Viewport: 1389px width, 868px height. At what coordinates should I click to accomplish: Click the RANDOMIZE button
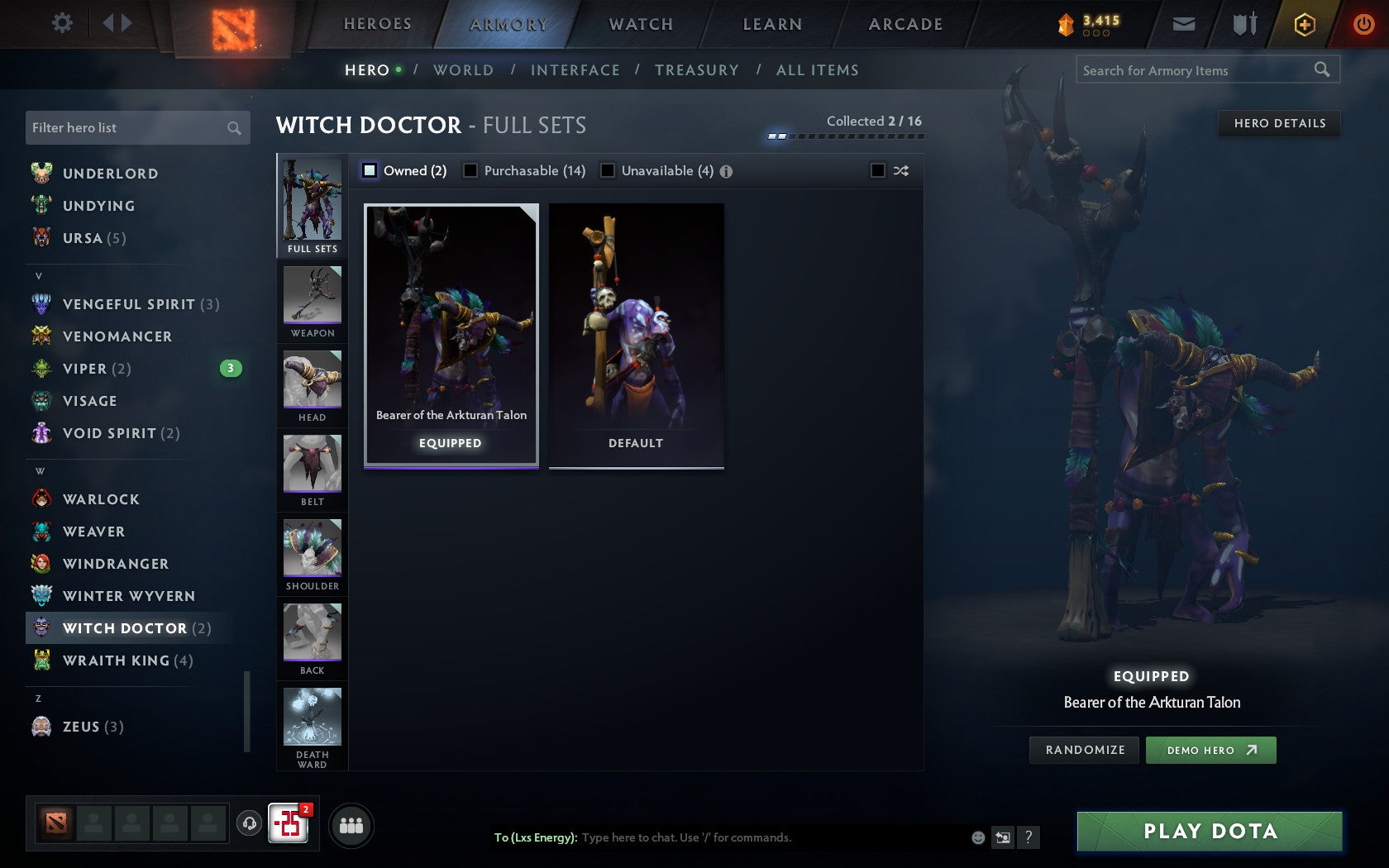(x=1084, y=750)
